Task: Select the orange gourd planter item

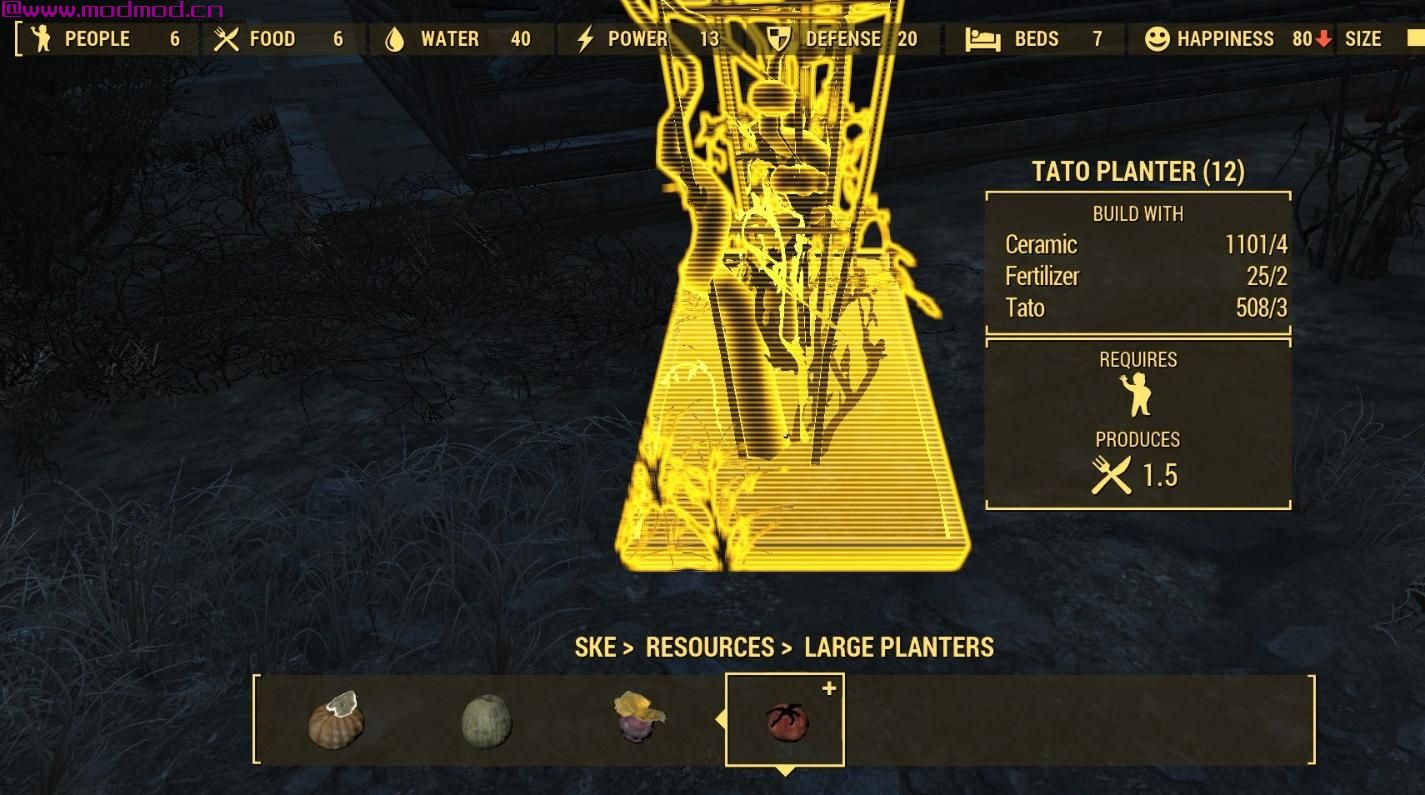Action: coord(335,718)
